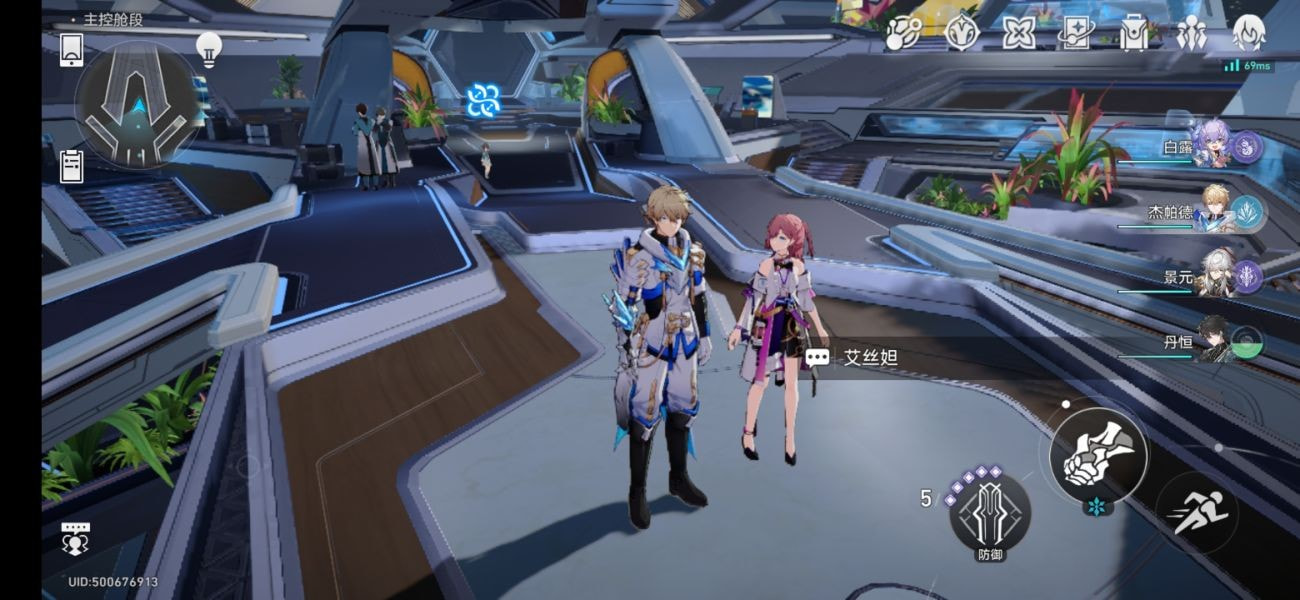Tap the light bulb tutorial icon

click(208, 48)
